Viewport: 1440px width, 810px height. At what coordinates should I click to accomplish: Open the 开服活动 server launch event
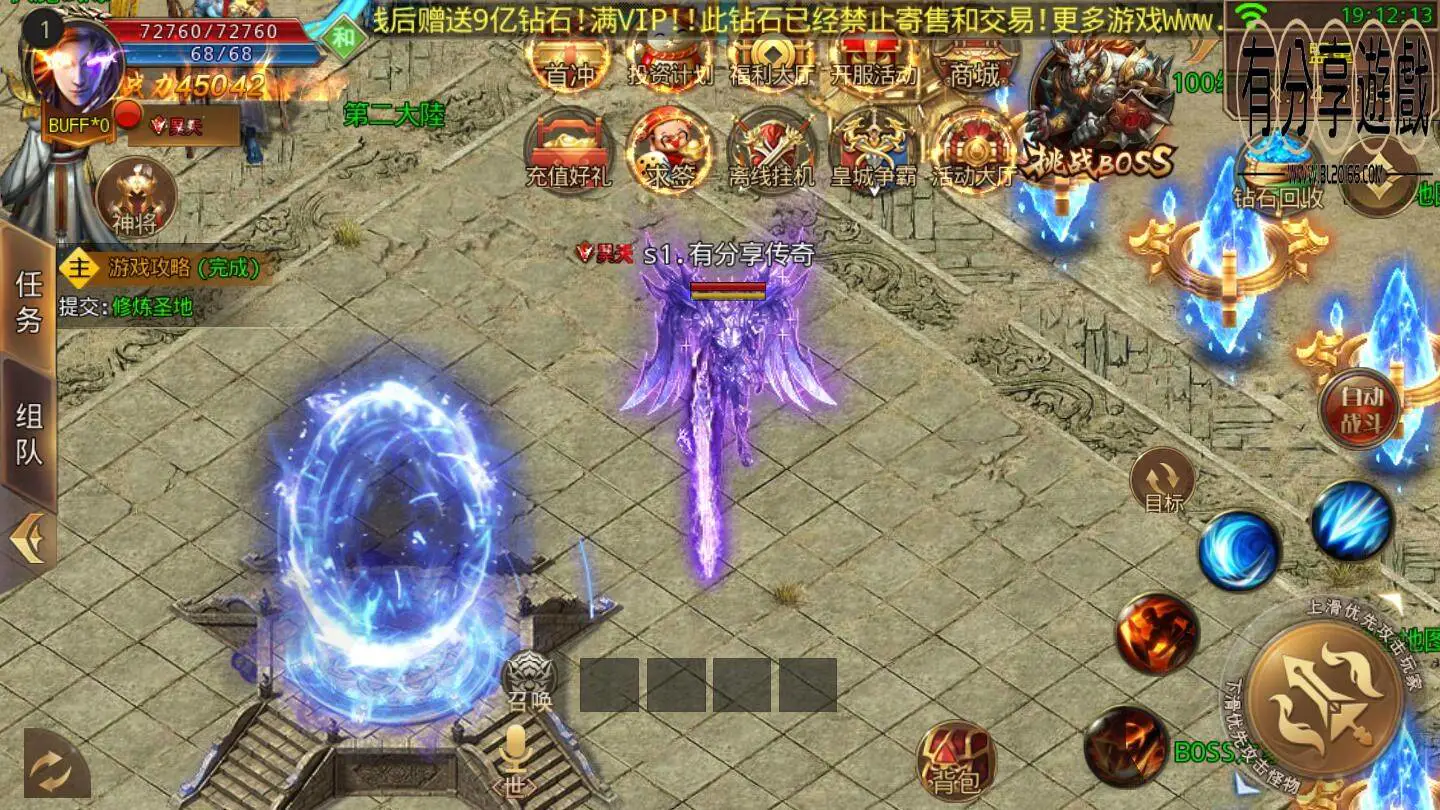point(873,62)
